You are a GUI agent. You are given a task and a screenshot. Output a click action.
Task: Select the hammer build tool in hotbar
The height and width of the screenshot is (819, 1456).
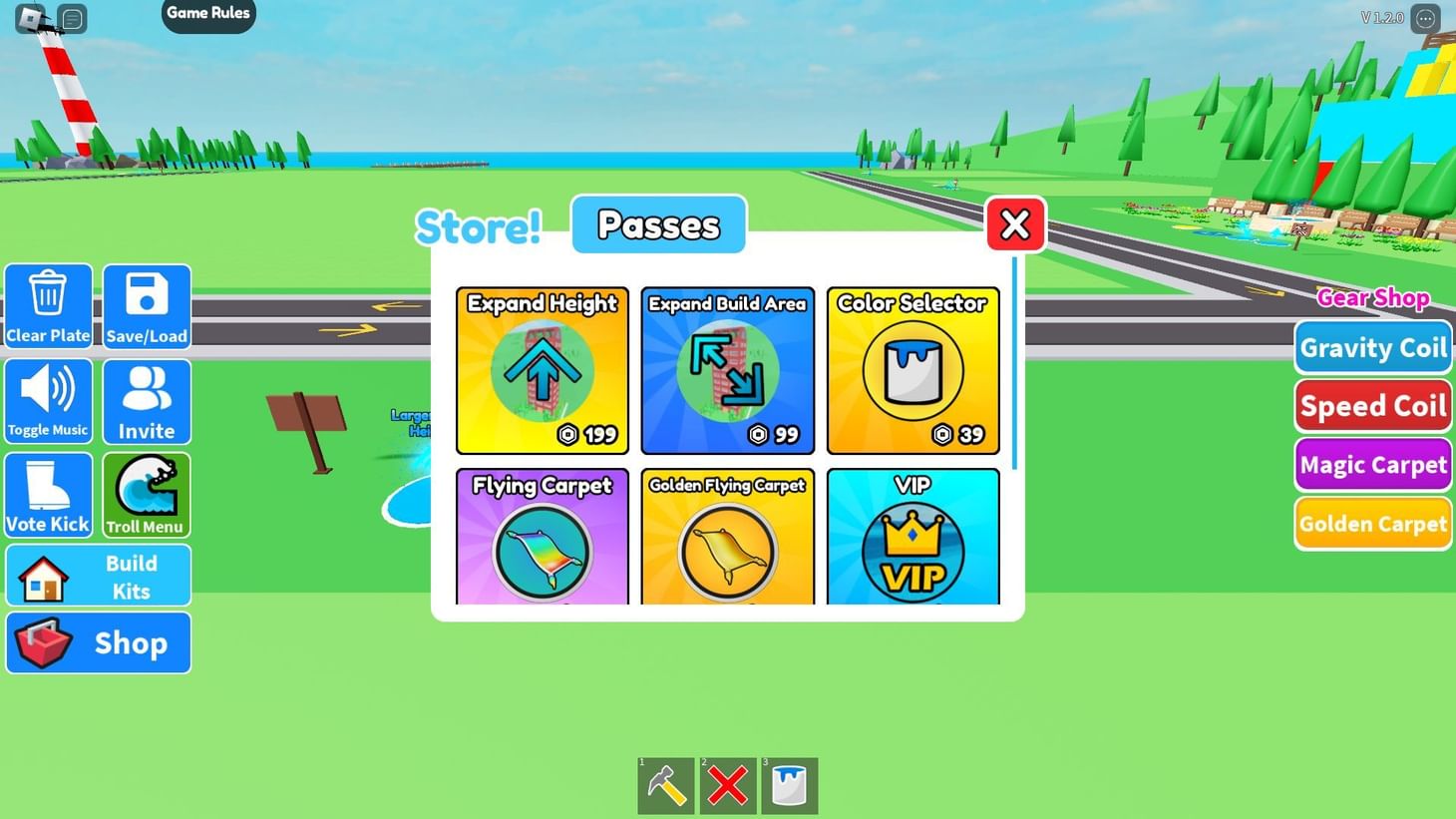click(x=665, y=785)
